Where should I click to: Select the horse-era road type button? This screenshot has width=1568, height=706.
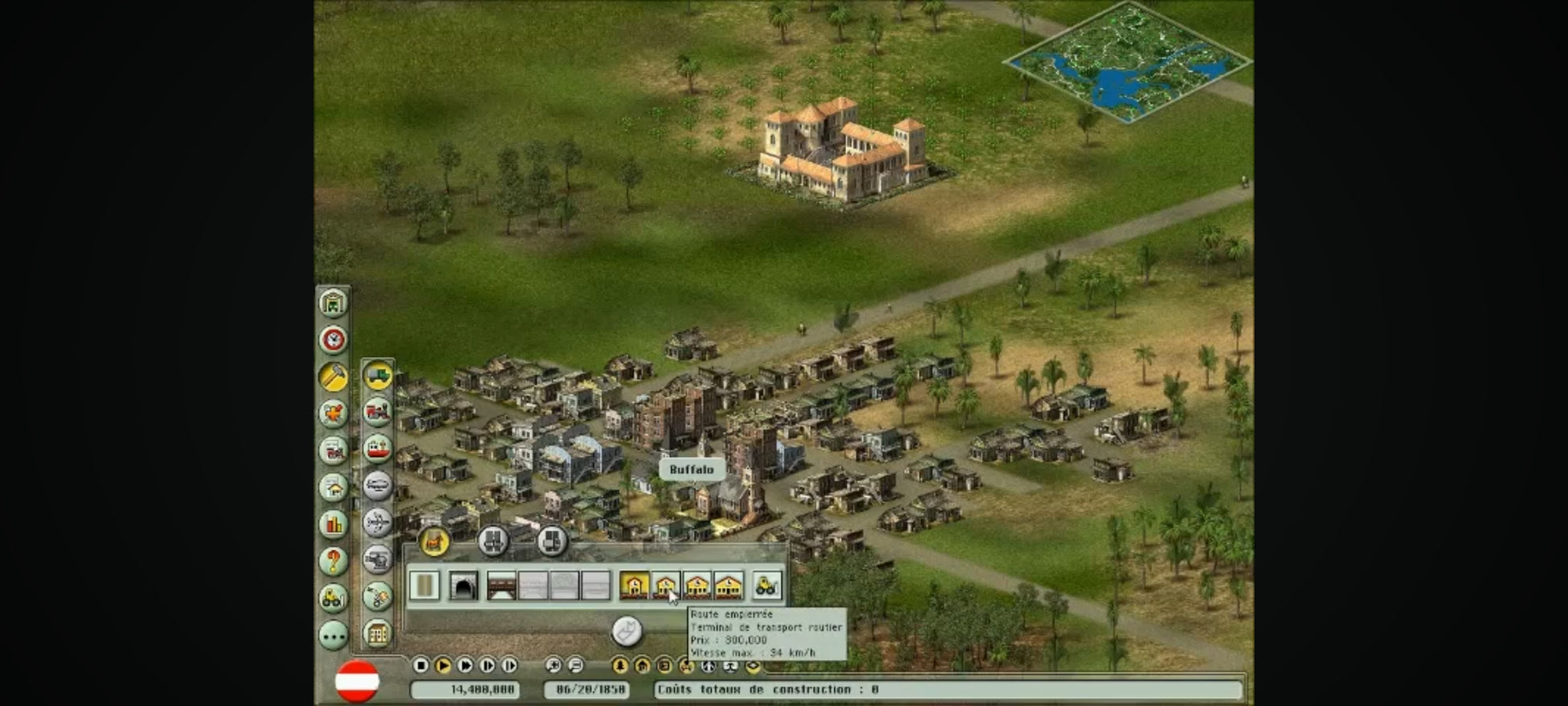point(434,542)
